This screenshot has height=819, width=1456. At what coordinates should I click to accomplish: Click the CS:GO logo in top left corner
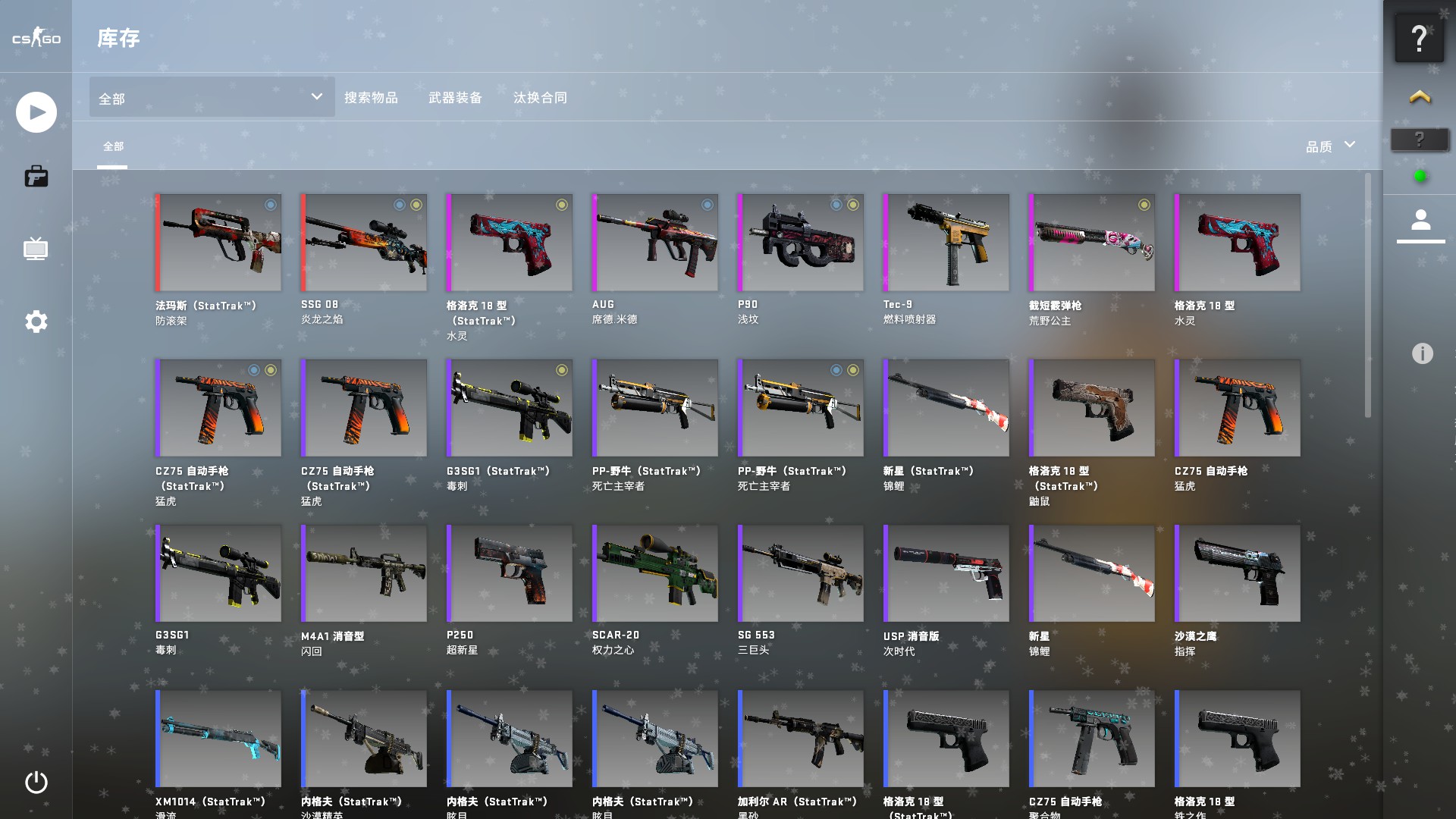click(x=35, y=38)
